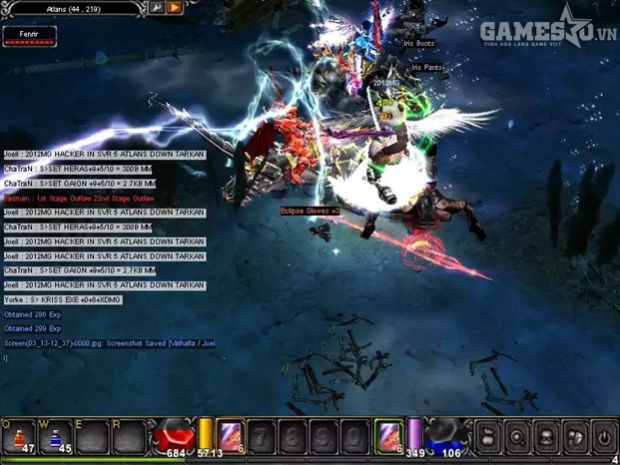620x465 pixels.
Task: Open the magnifier search button
Action: tap(516, 437)
